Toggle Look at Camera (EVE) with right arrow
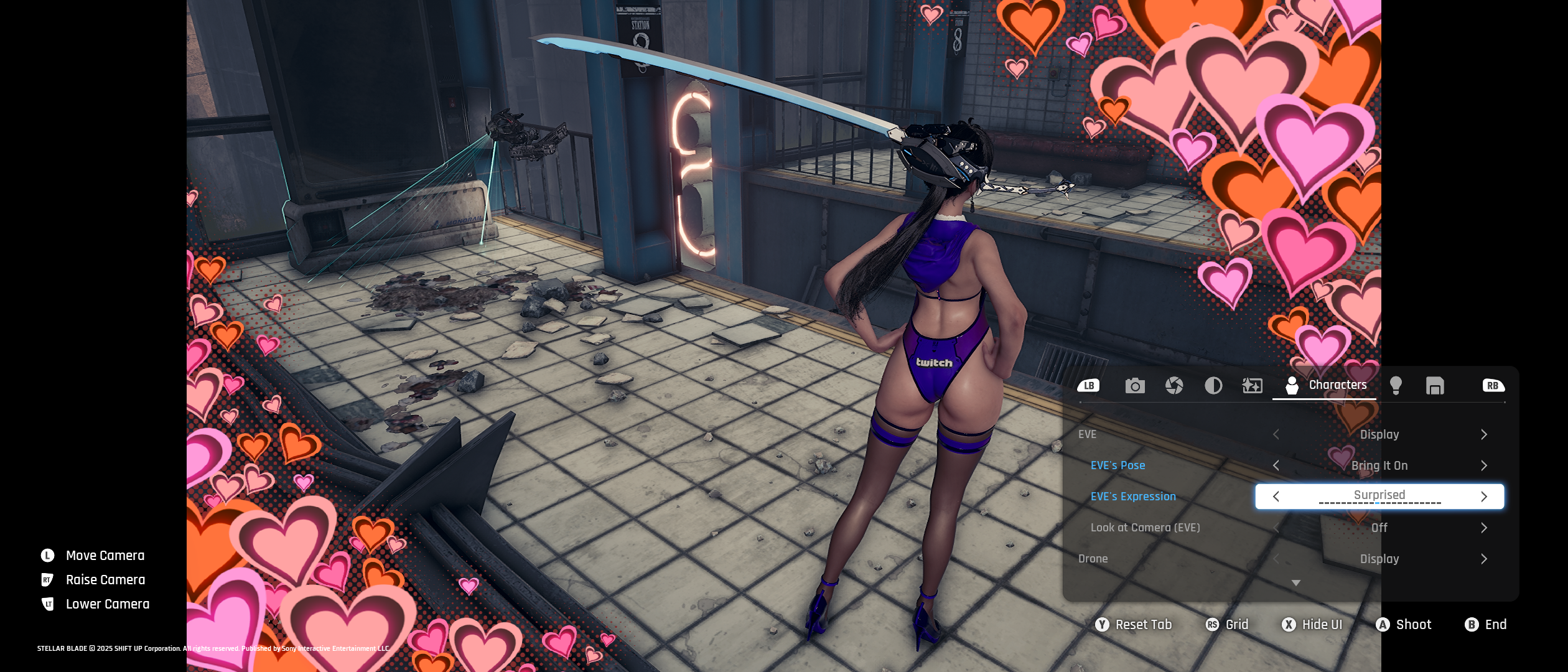The height and width of the screenshot is (672, 1568). pyautogui.click(x=1484, y=528)
